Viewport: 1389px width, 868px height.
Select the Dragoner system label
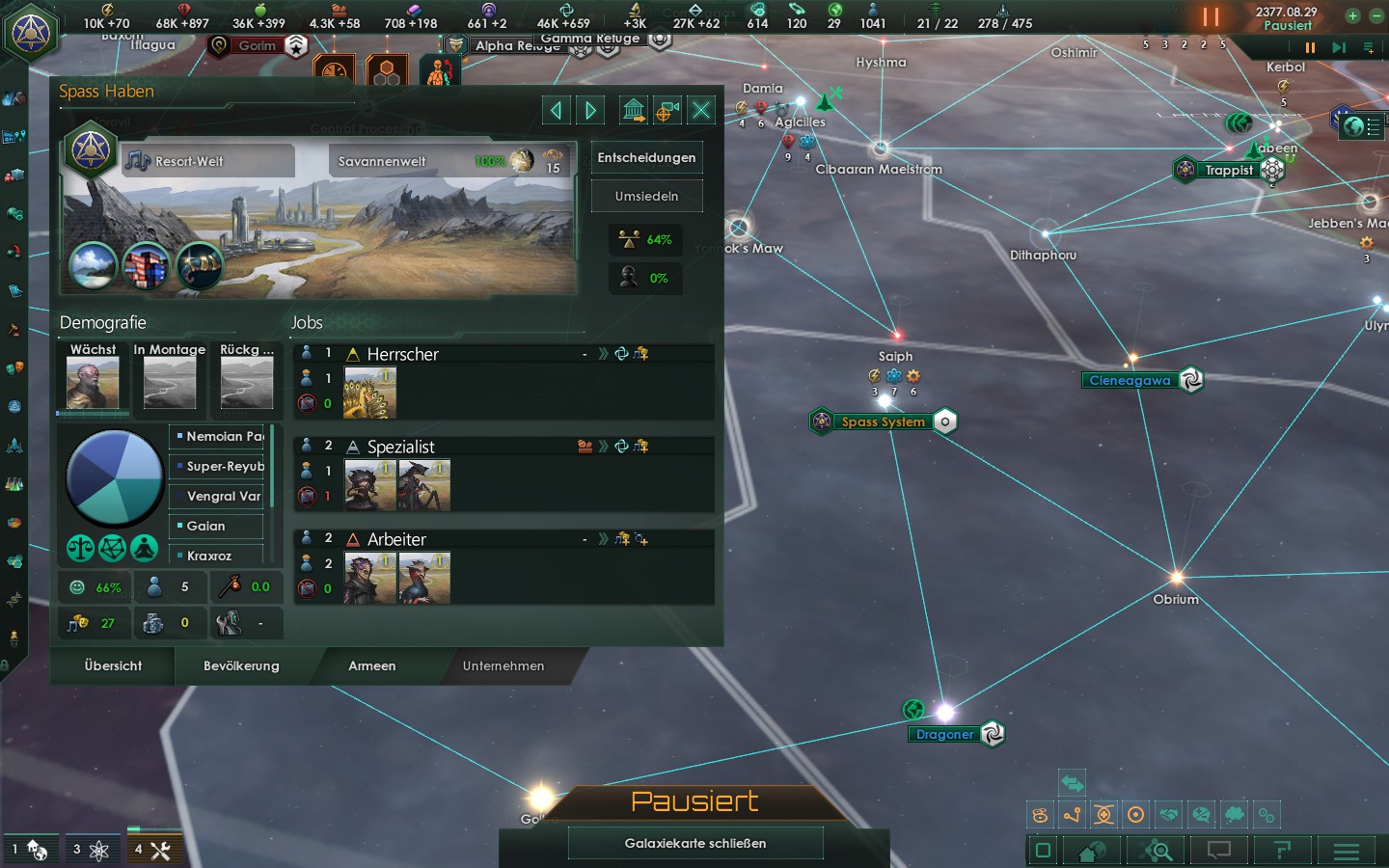944,734
